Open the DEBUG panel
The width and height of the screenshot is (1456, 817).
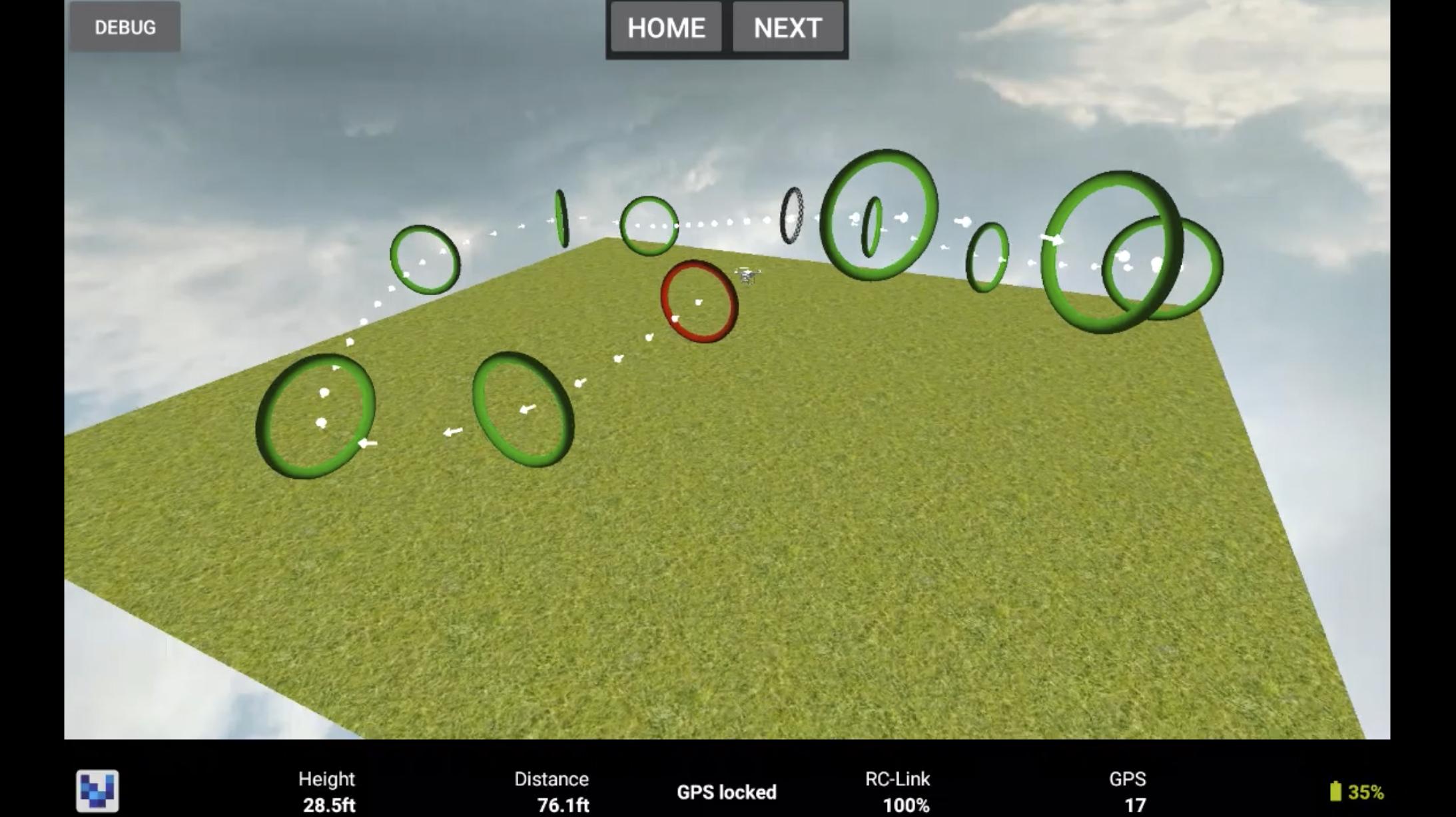(x=125, y=27)
